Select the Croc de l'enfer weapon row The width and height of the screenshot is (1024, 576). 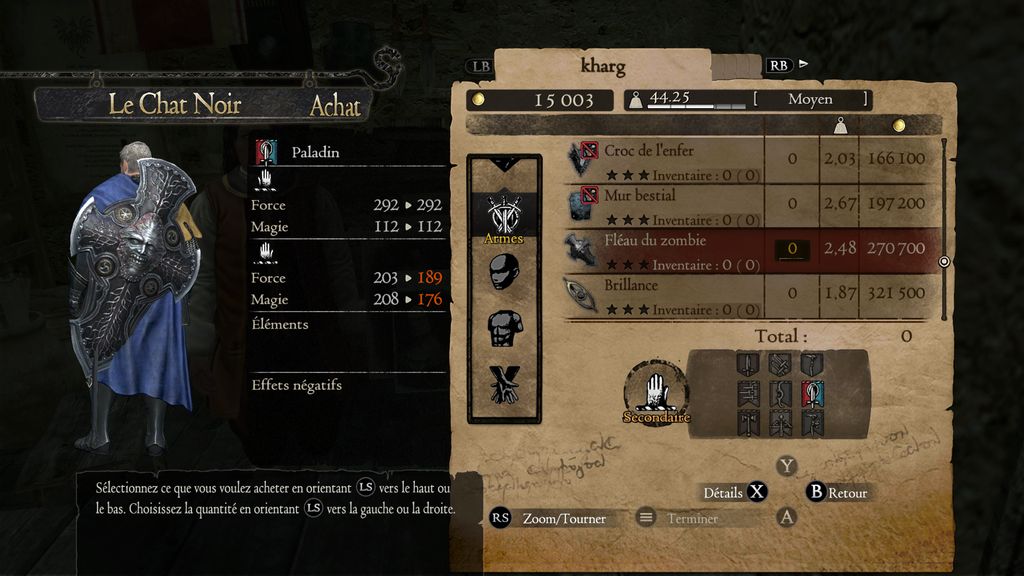coord(660,158)
